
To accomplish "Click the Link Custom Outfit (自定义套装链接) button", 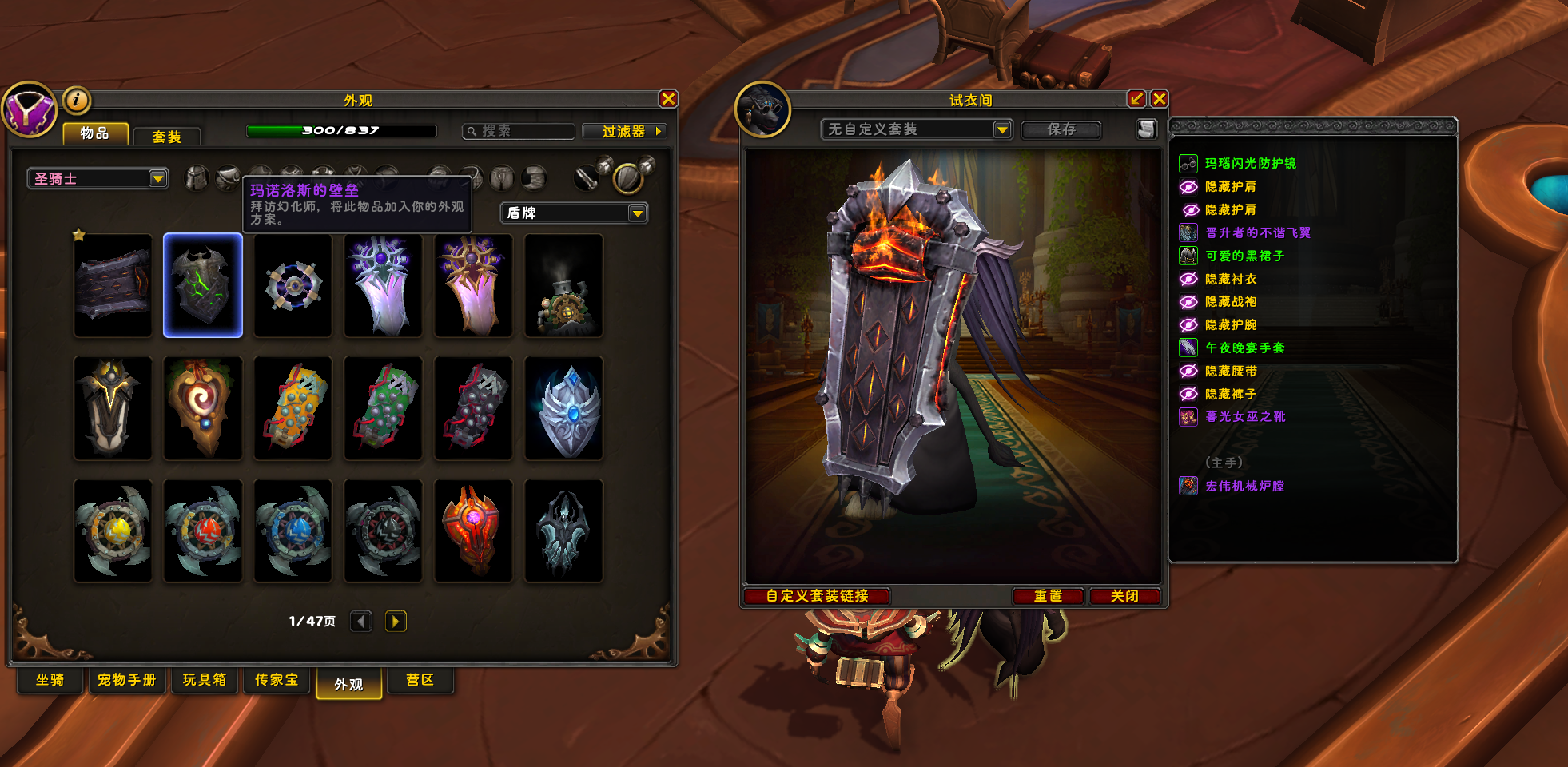I will click(x=817, y=596).
